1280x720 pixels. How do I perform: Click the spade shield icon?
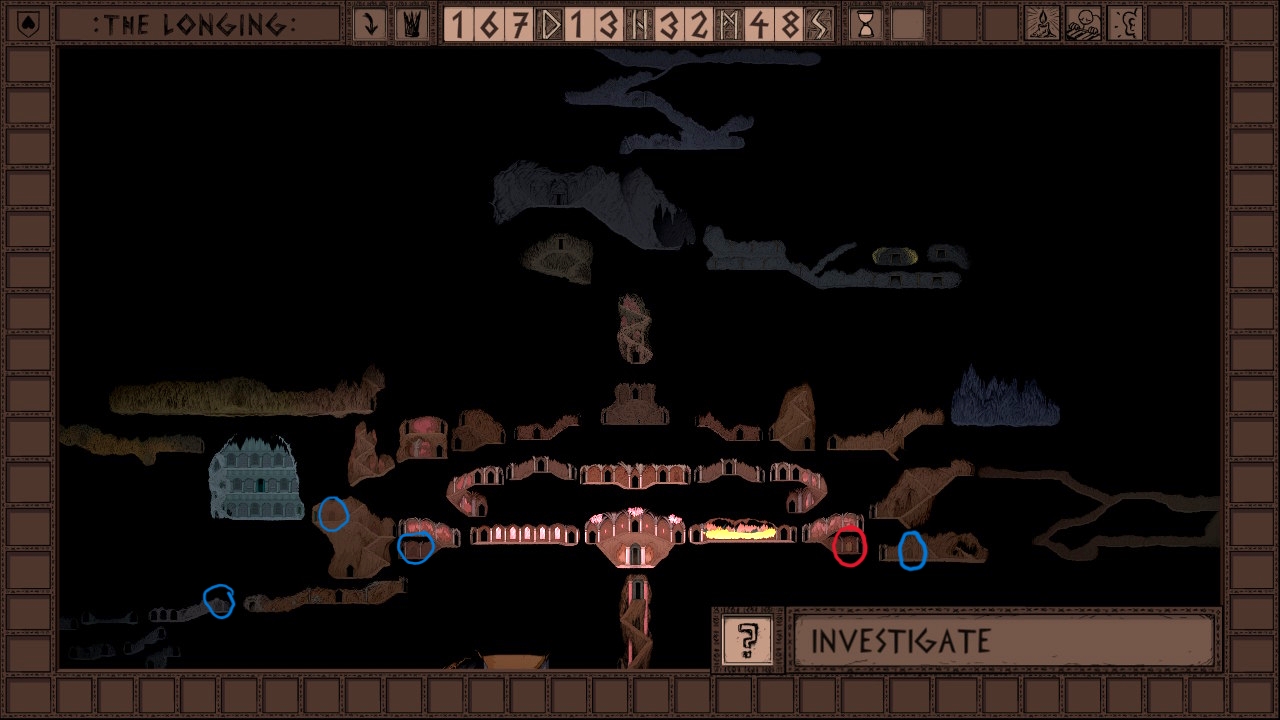click(28, 25)
